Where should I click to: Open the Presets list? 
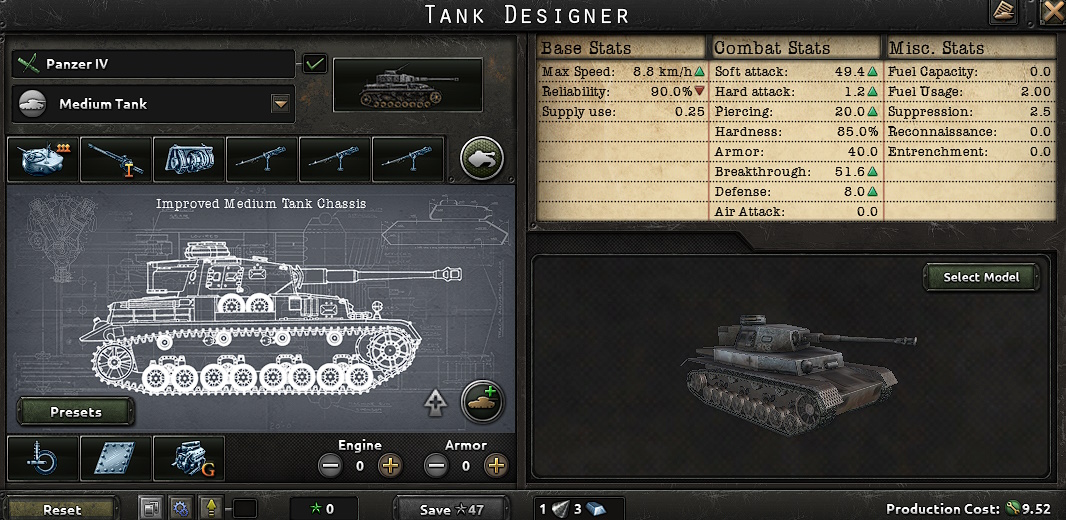pyautogui.click(x=76, y=412)
